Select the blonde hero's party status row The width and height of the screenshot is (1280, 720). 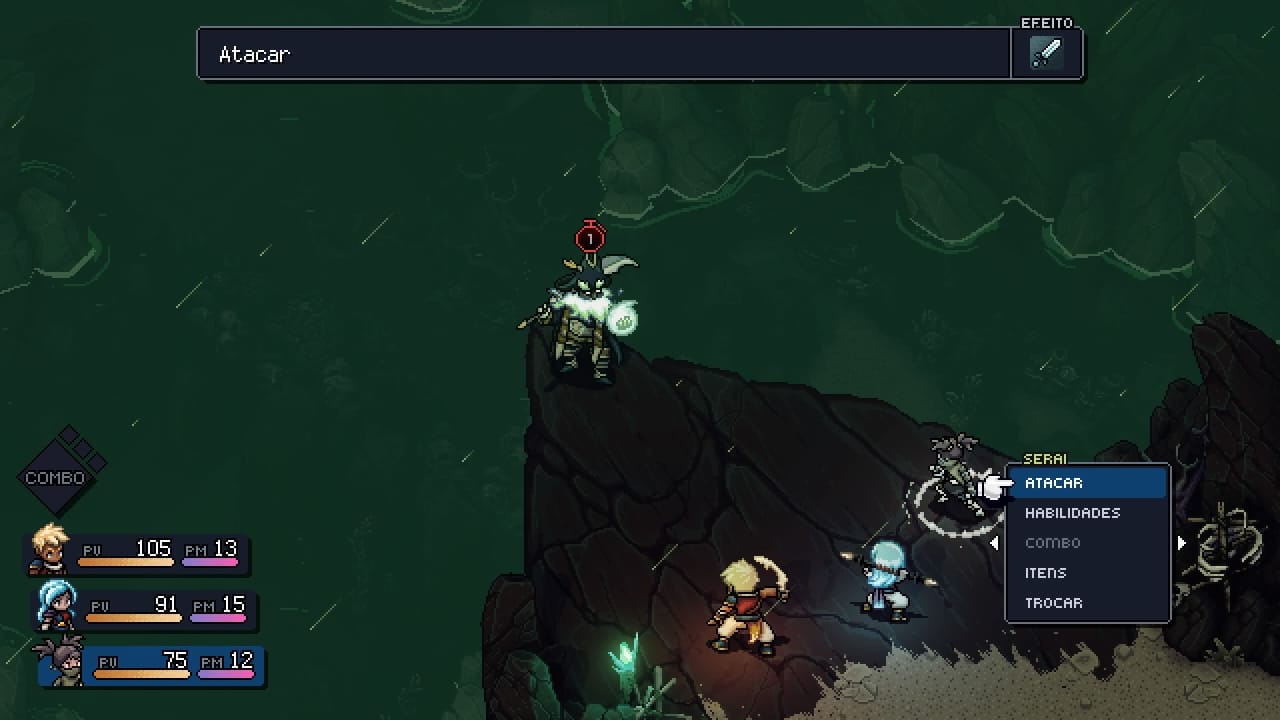tap(138, 552)
